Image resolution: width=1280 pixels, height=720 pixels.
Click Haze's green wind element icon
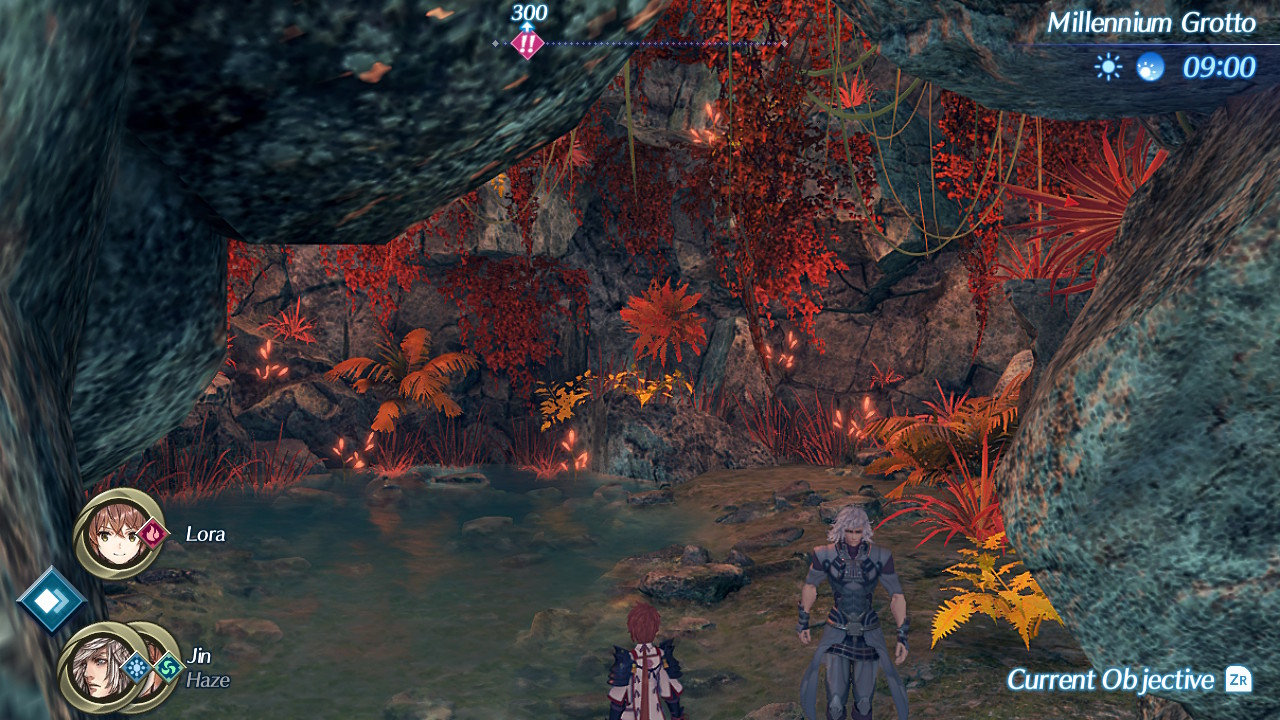point(168,667)
